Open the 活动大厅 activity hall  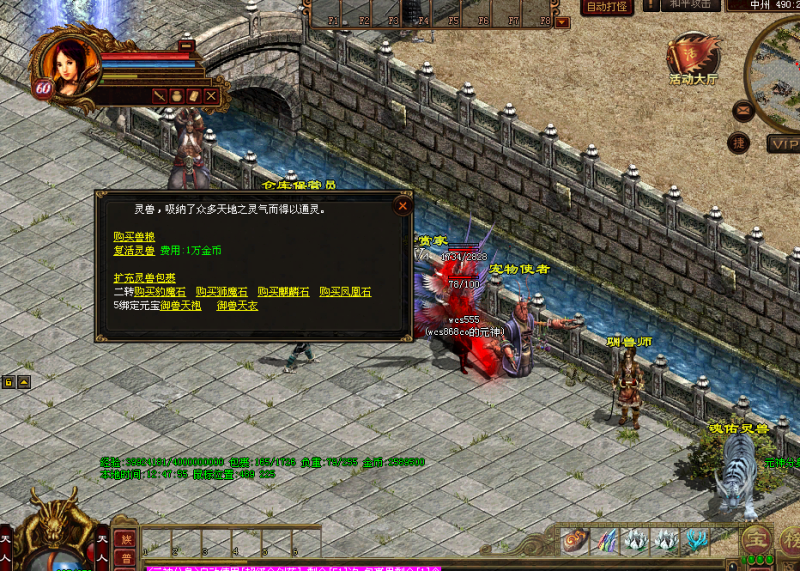693,58
